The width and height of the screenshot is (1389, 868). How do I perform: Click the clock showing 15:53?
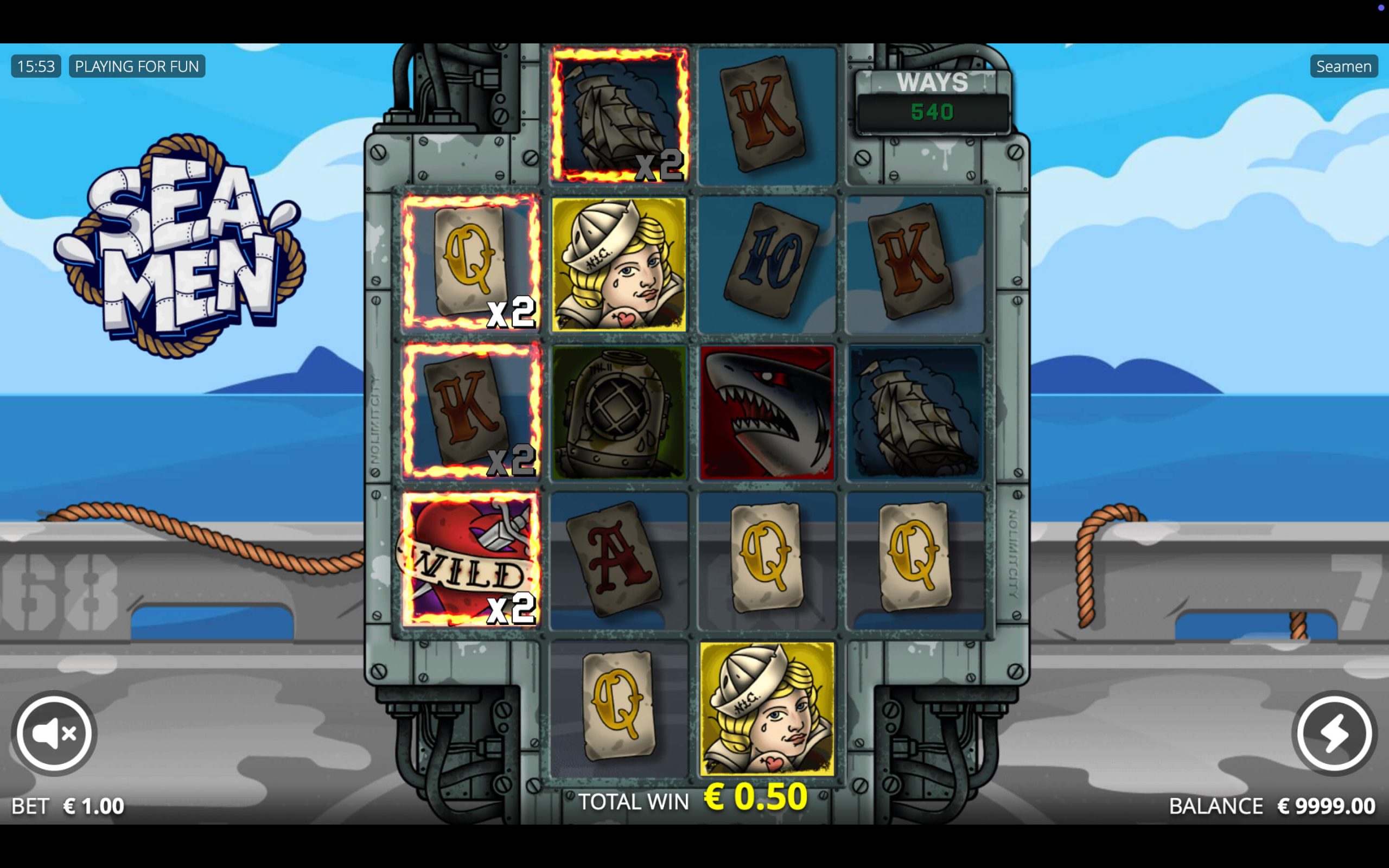point(35,66)
